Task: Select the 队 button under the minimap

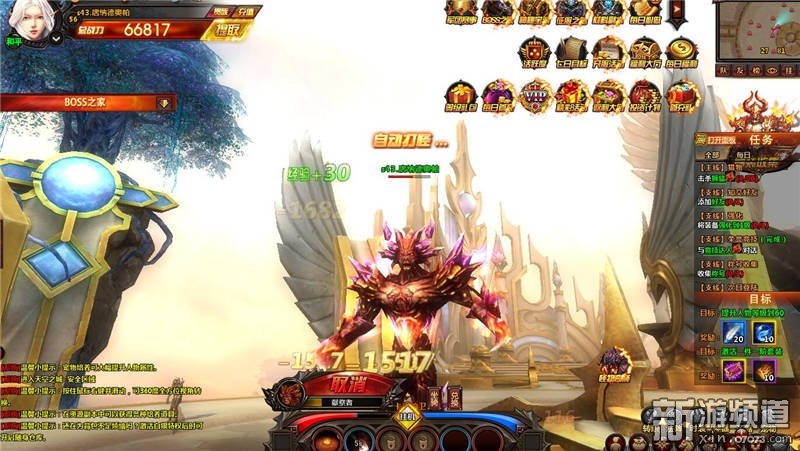Action: coord(723,71)
